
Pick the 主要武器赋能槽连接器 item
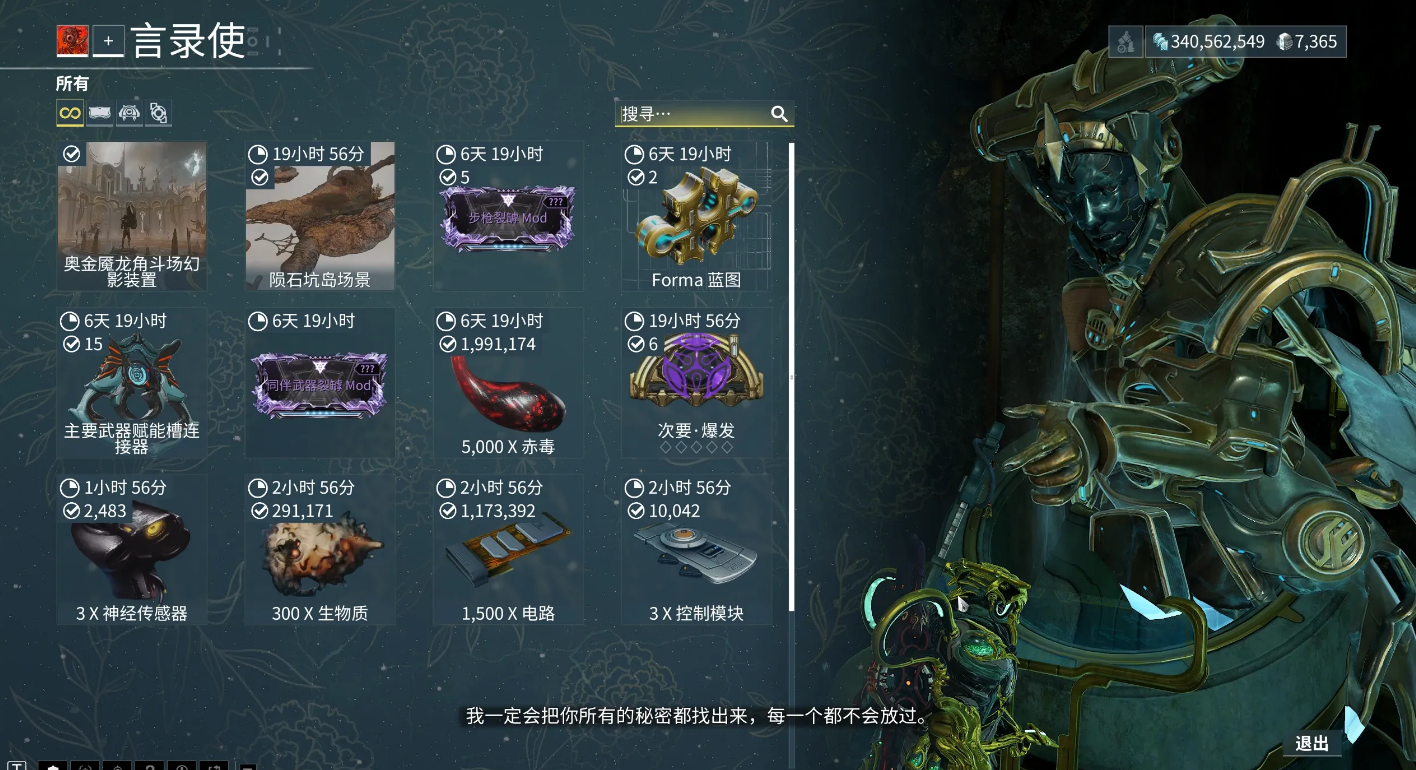coord(132,384)
